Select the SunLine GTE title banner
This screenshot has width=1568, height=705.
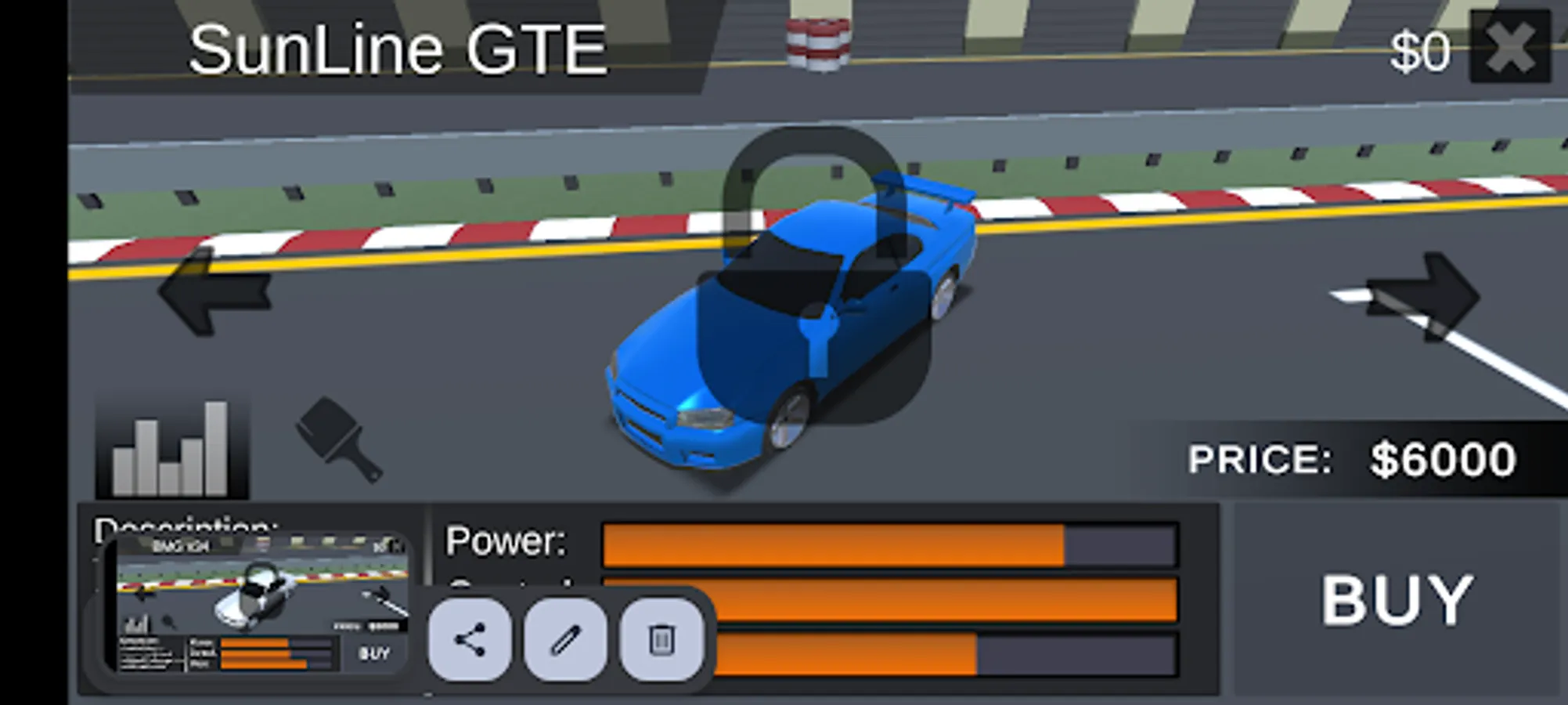(398, 47)
